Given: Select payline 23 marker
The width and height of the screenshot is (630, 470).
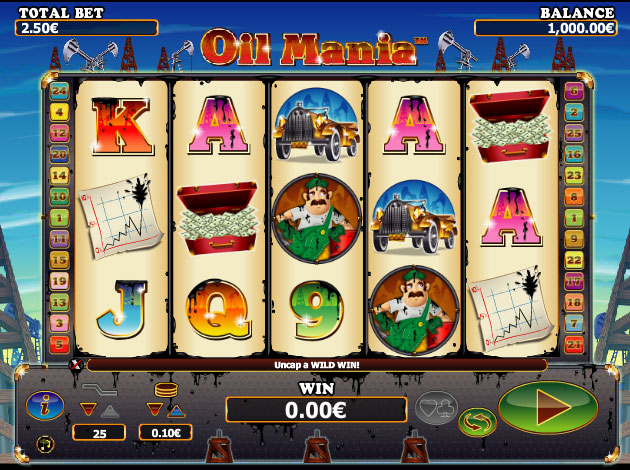Looking at the screenshot, I should click(574, 175).
